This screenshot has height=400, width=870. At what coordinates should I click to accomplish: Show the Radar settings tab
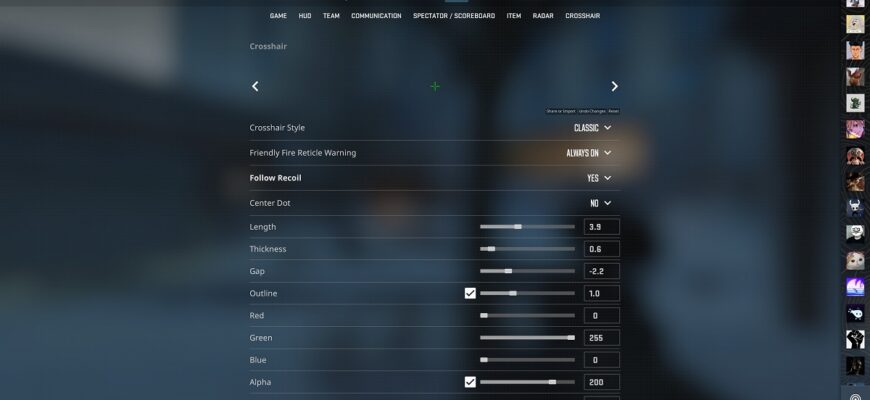point(543,16)
